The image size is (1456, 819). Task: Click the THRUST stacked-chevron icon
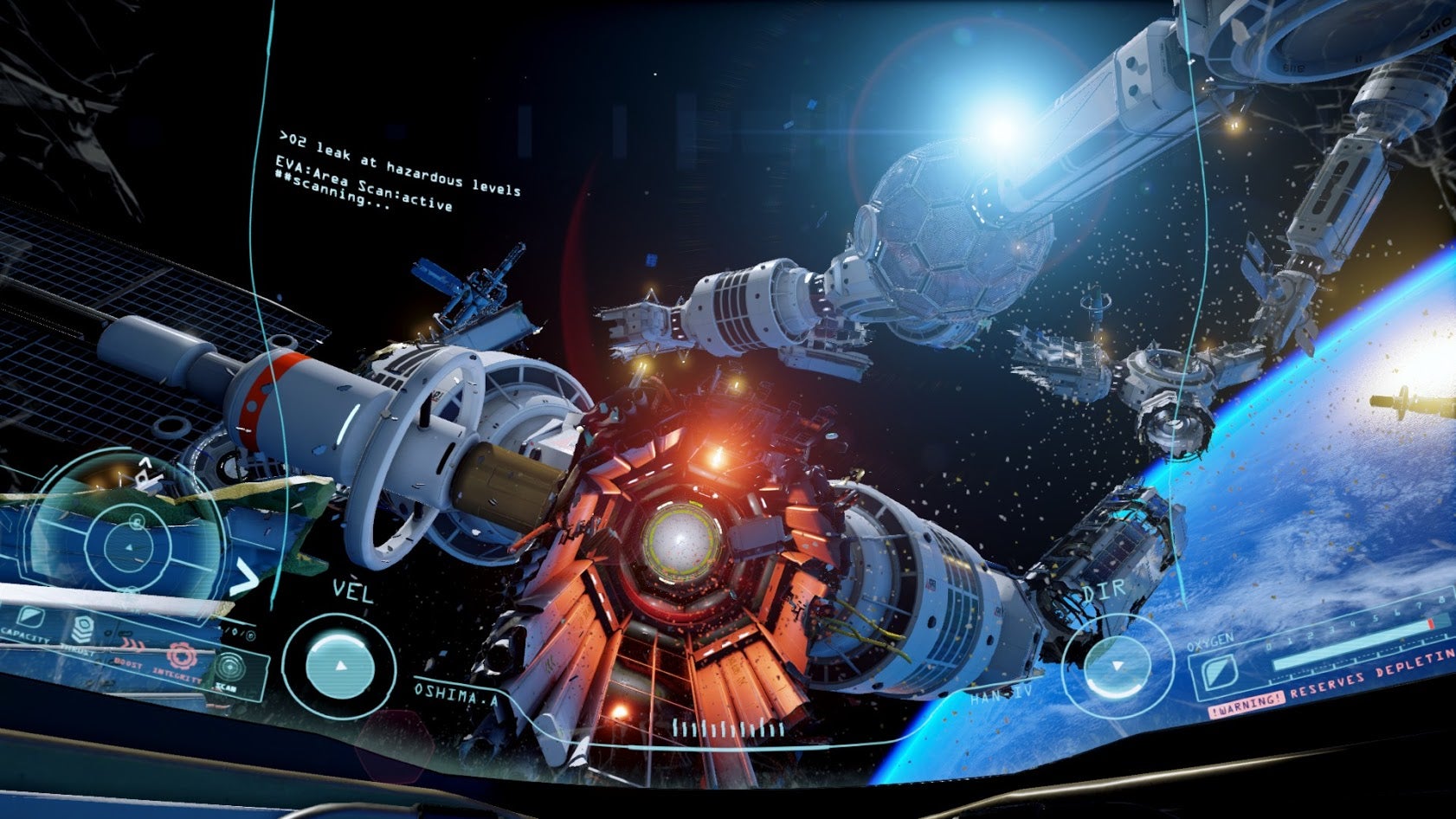tap(82, 627)
